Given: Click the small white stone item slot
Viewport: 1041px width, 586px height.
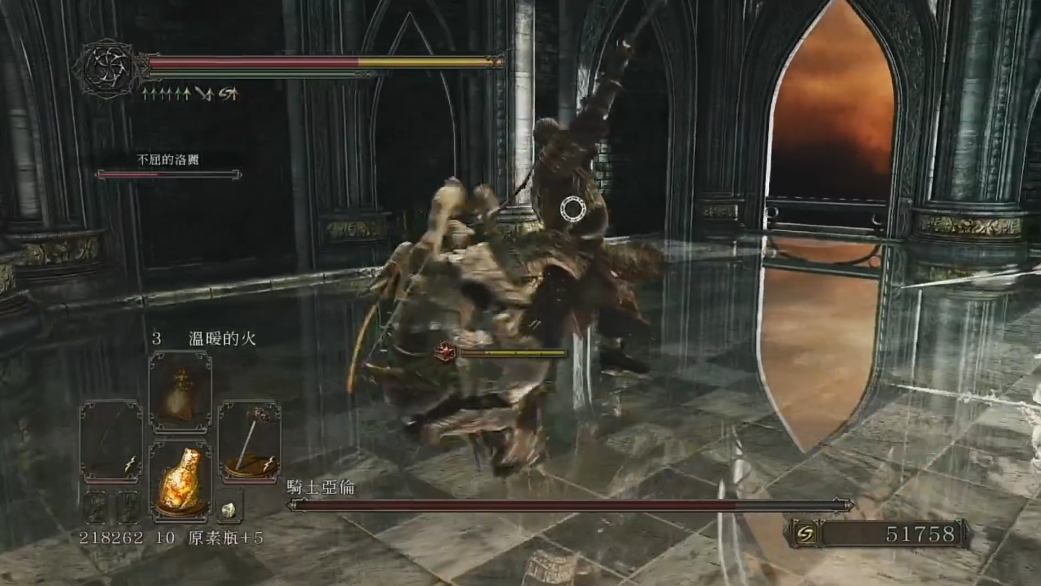Looking at the screenshot, I should click(229, 507).
